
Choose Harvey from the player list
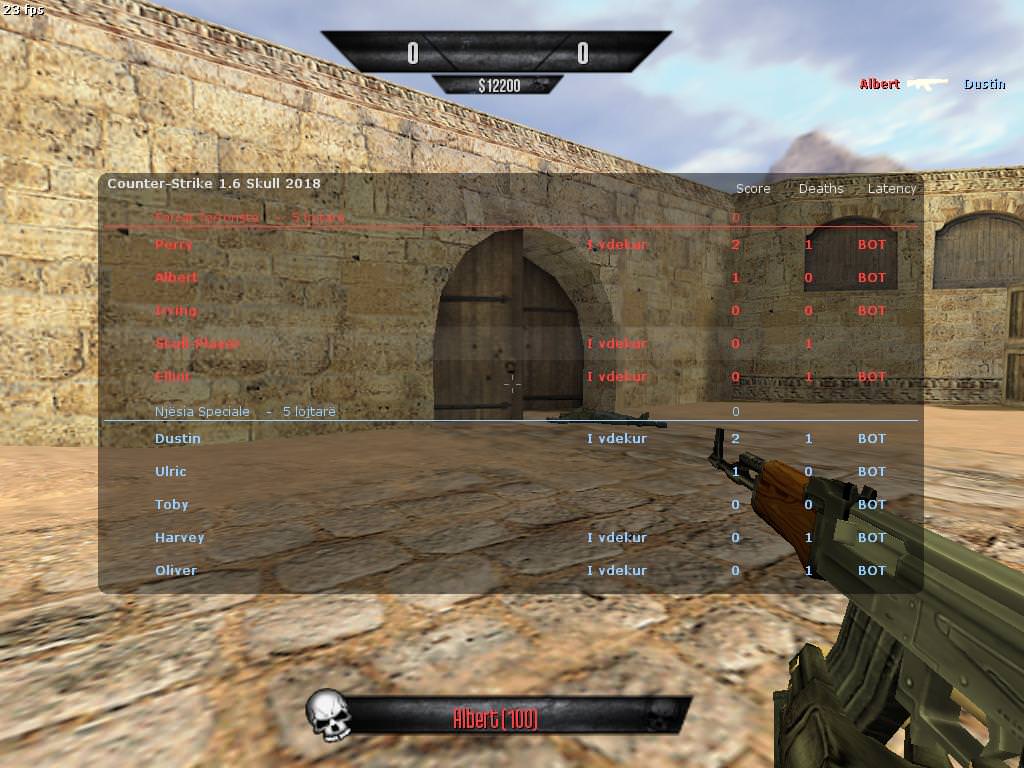(x=180, y=537)
